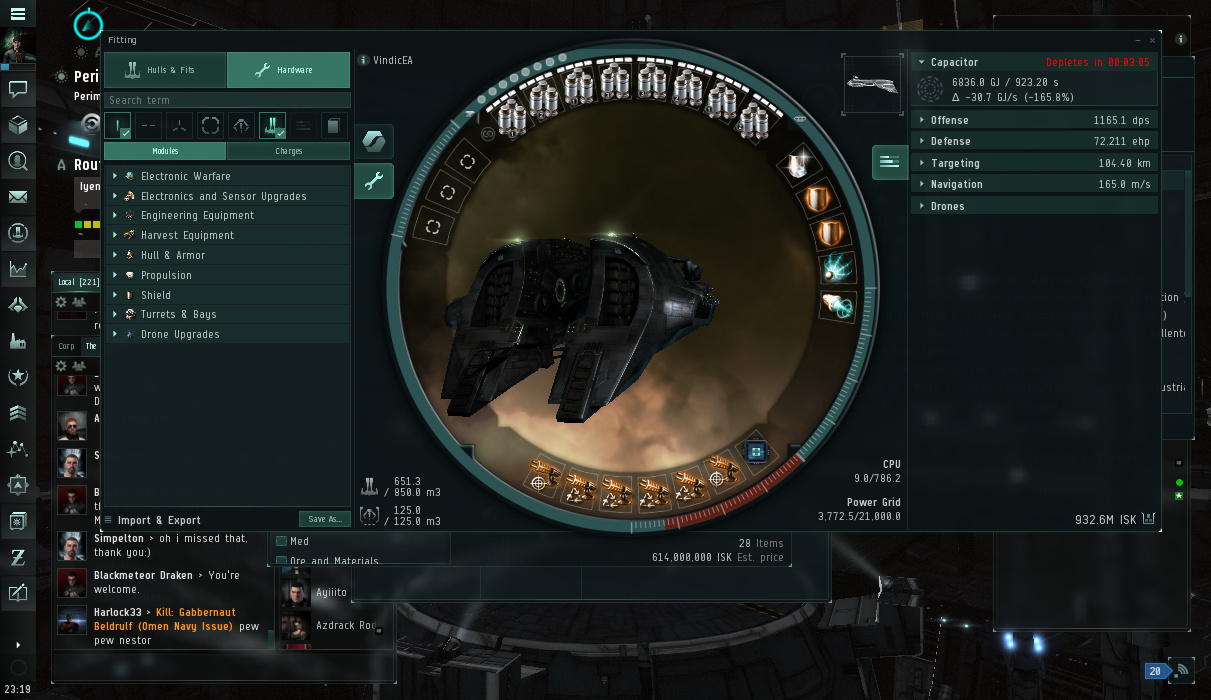Image resolution: width=1211 pixels, height=700 pixels.
Task: Expand the Defense stats panel
Action: 949,142
